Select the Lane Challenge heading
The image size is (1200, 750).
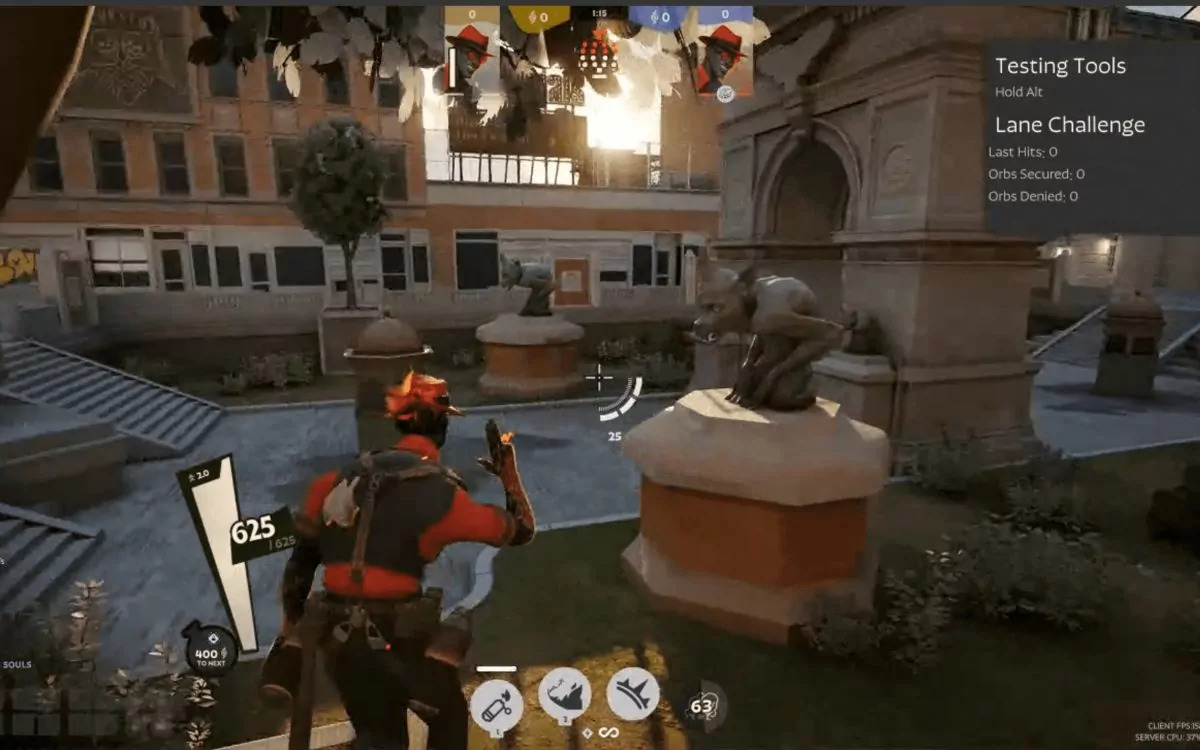[1069, 125]
